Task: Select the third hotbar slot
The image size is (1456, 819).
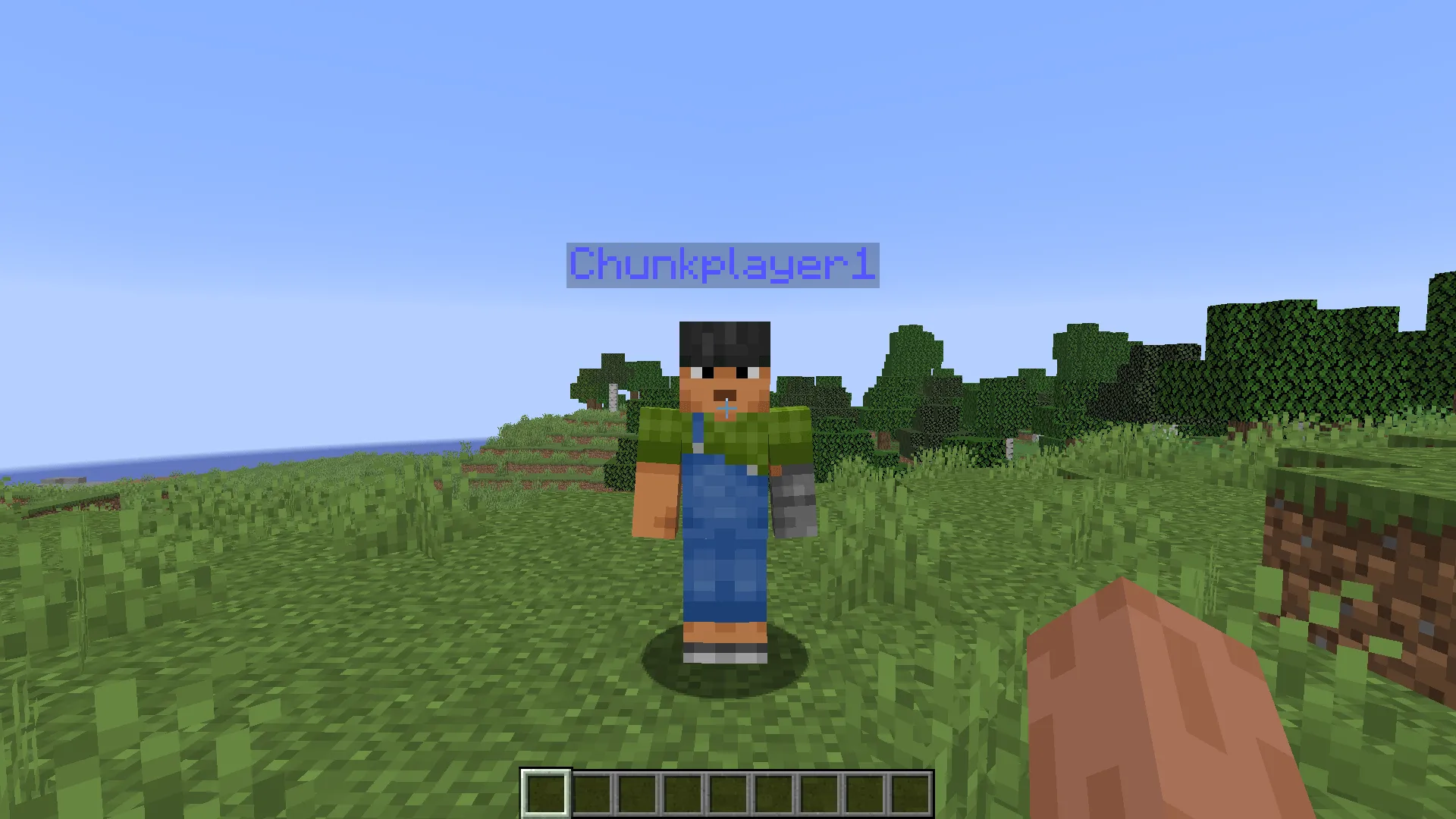Action: pyautogui.click(x=637, y=794)
